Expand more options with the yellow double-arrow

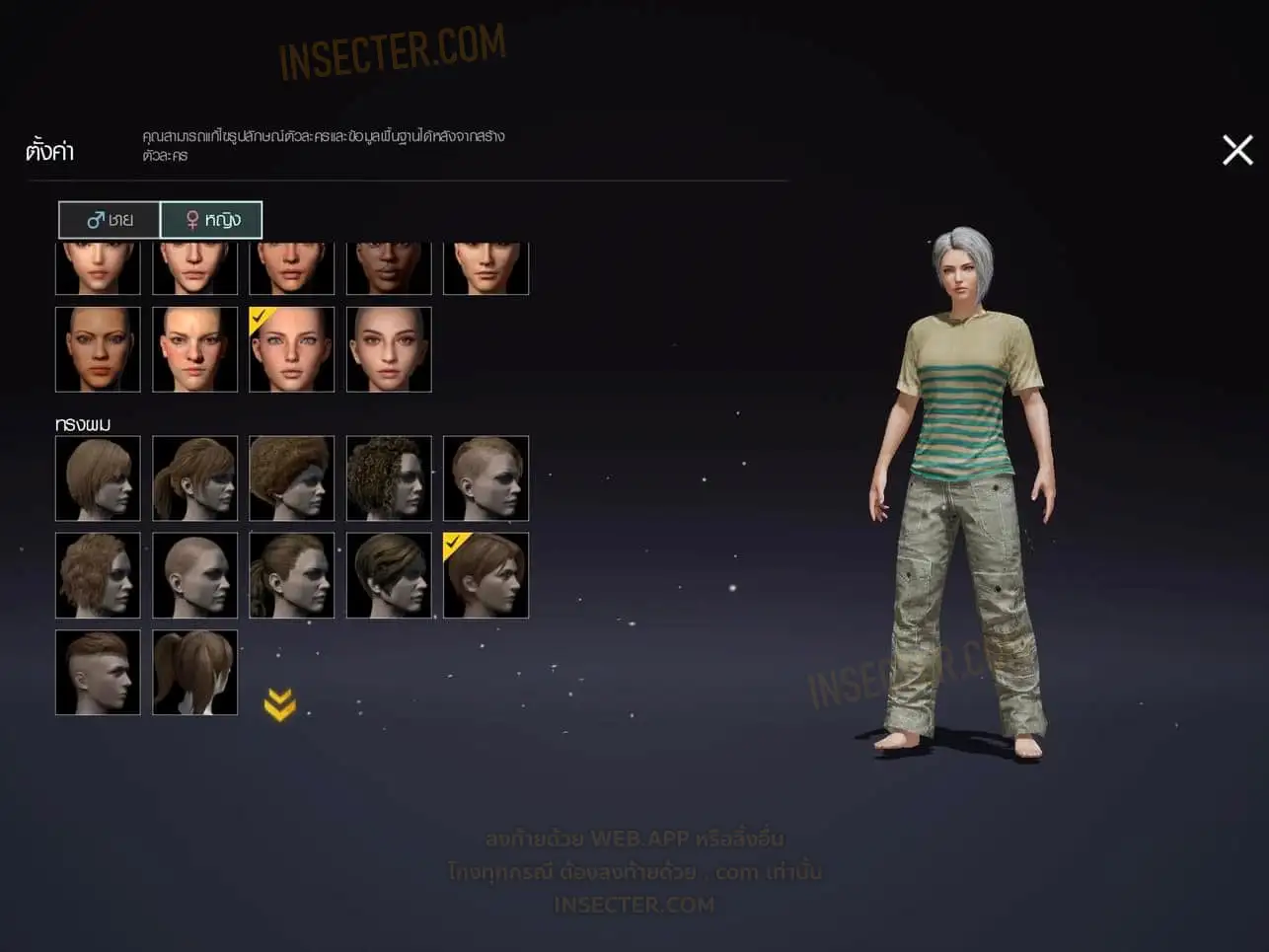[280, 704]
